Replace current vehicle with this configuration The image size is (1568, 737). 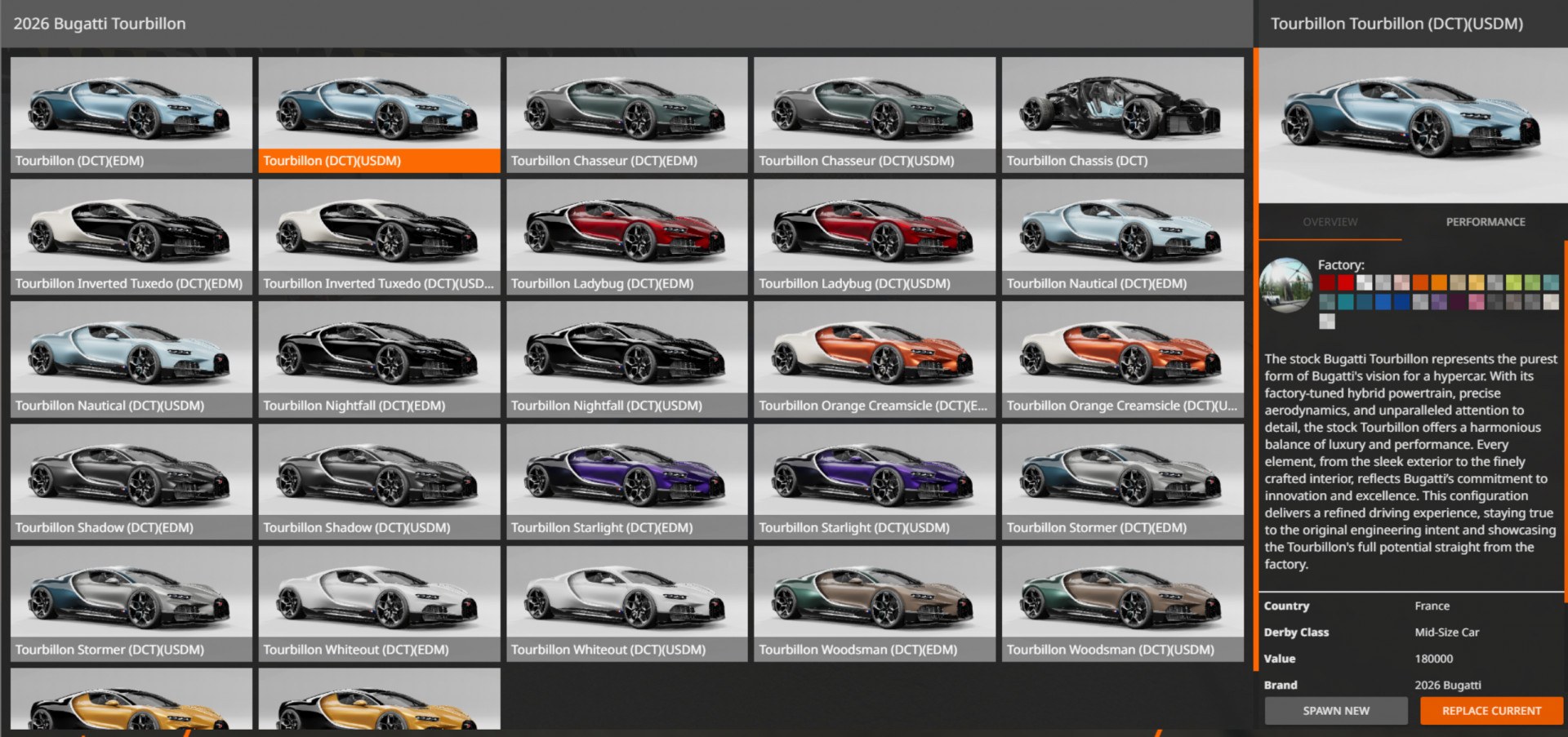(x=1491, y=711)
